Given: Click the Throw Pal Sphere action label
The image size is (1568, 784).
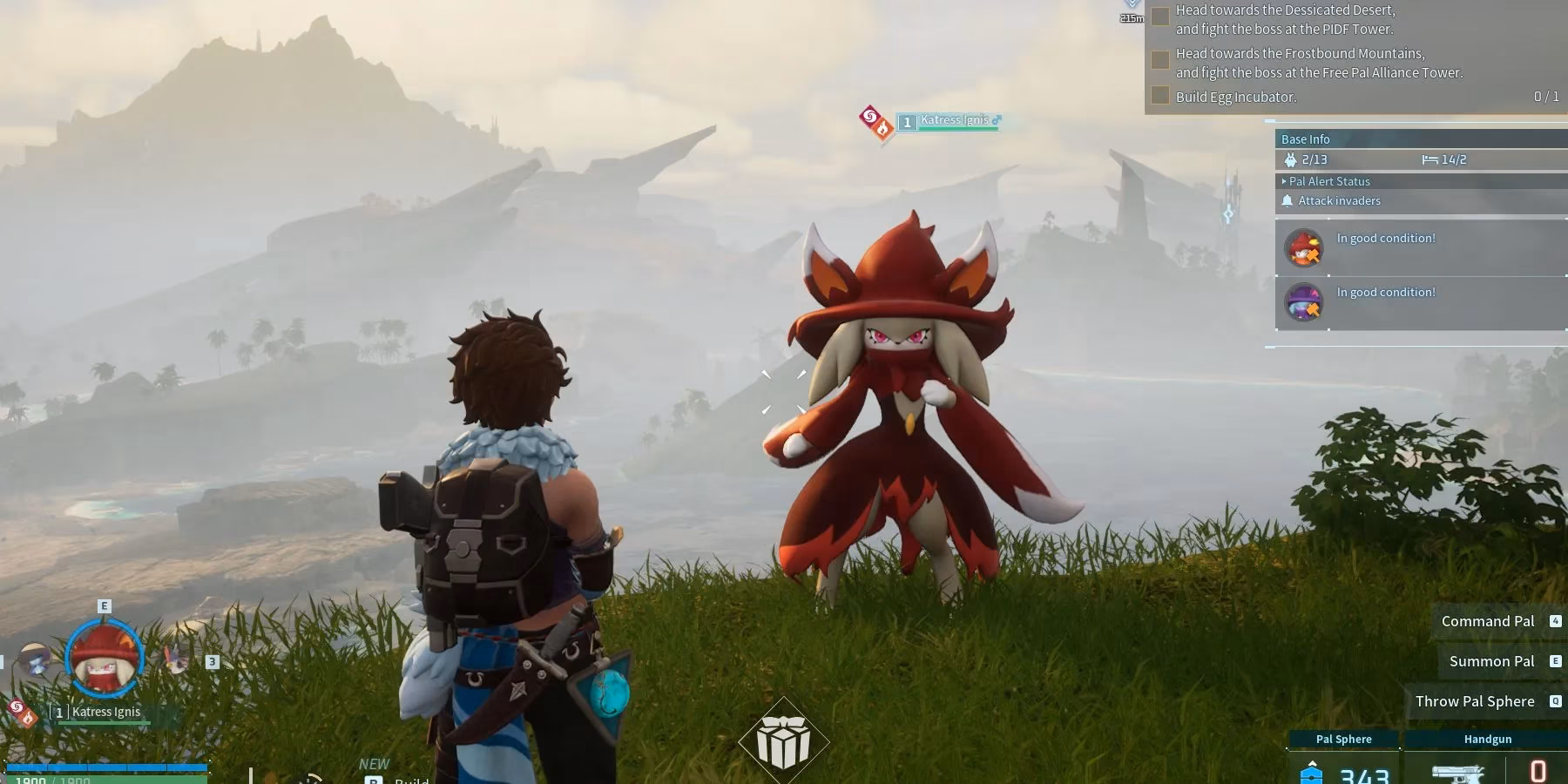Looking at the screenshot, I should [x=1474, y=701].
